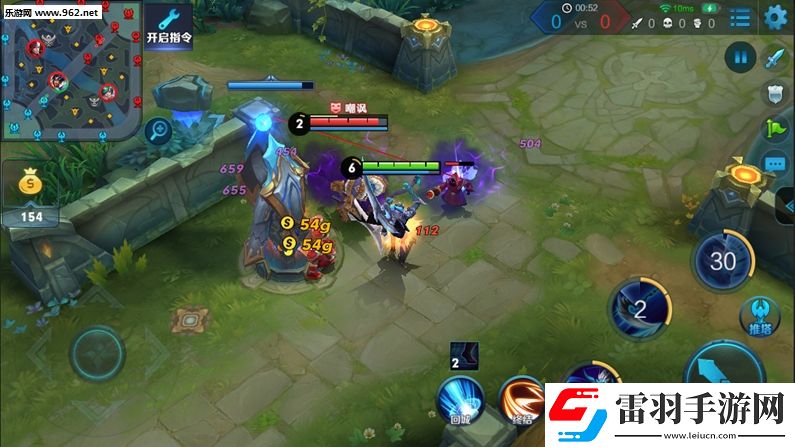The height and width of the screenshot is (447, 795).
Task: Click the magnifier button beside the minimap
Action: tap(158, 128)
